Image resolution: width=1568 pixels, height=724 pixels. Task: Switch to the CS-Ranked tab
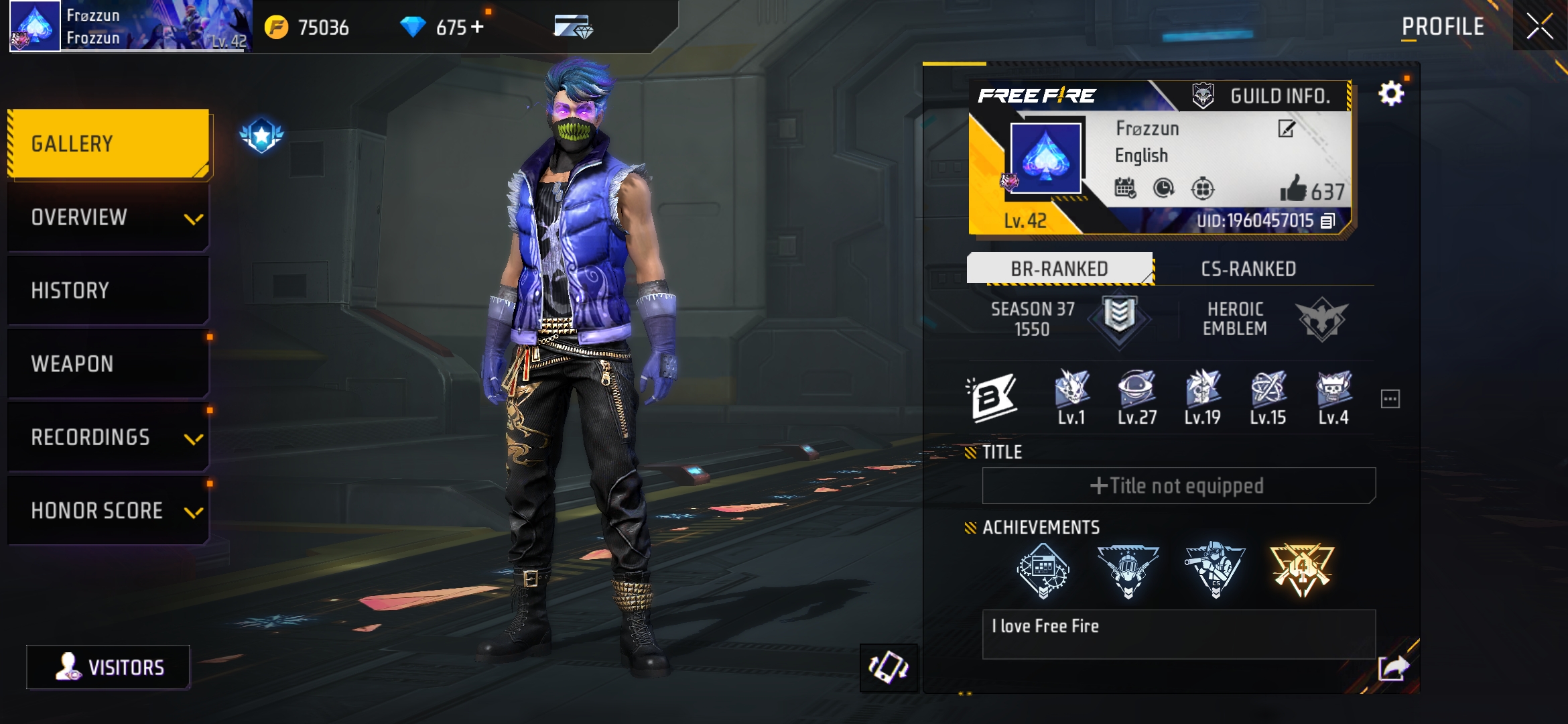(1248, 269)
